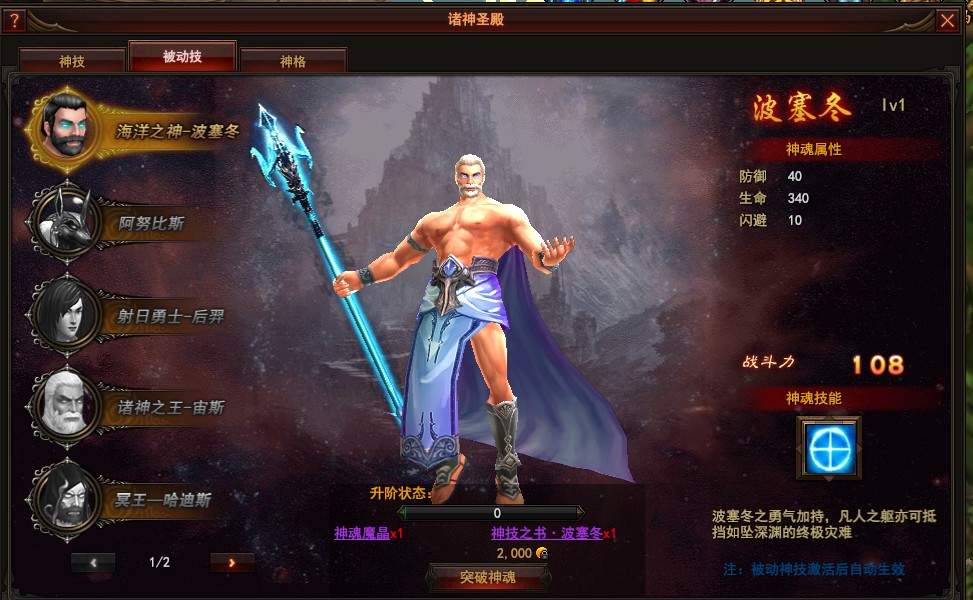Viewport: 973px width, 600px height.
Task: Open the 神技之书·波塞冬 item link
Action: (547, 534)
